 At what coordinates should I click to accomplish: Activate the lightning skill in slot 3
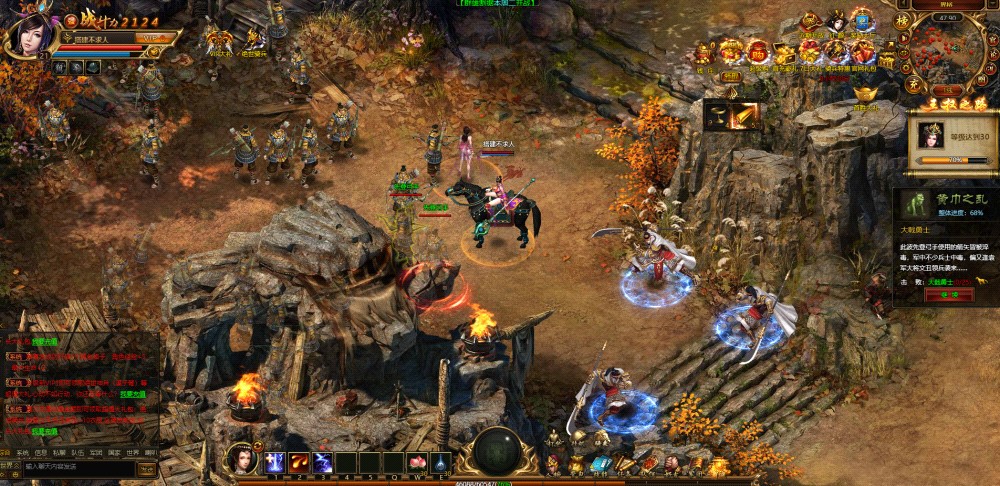[322, 463]
